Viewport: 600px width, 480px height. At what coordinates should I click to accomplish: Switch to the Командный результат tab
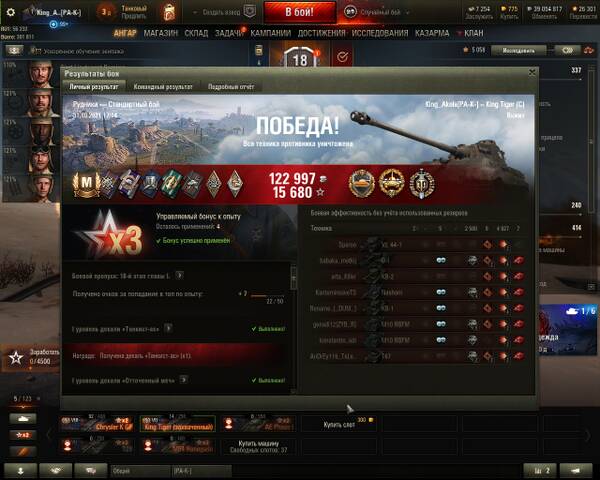(165, 87)
